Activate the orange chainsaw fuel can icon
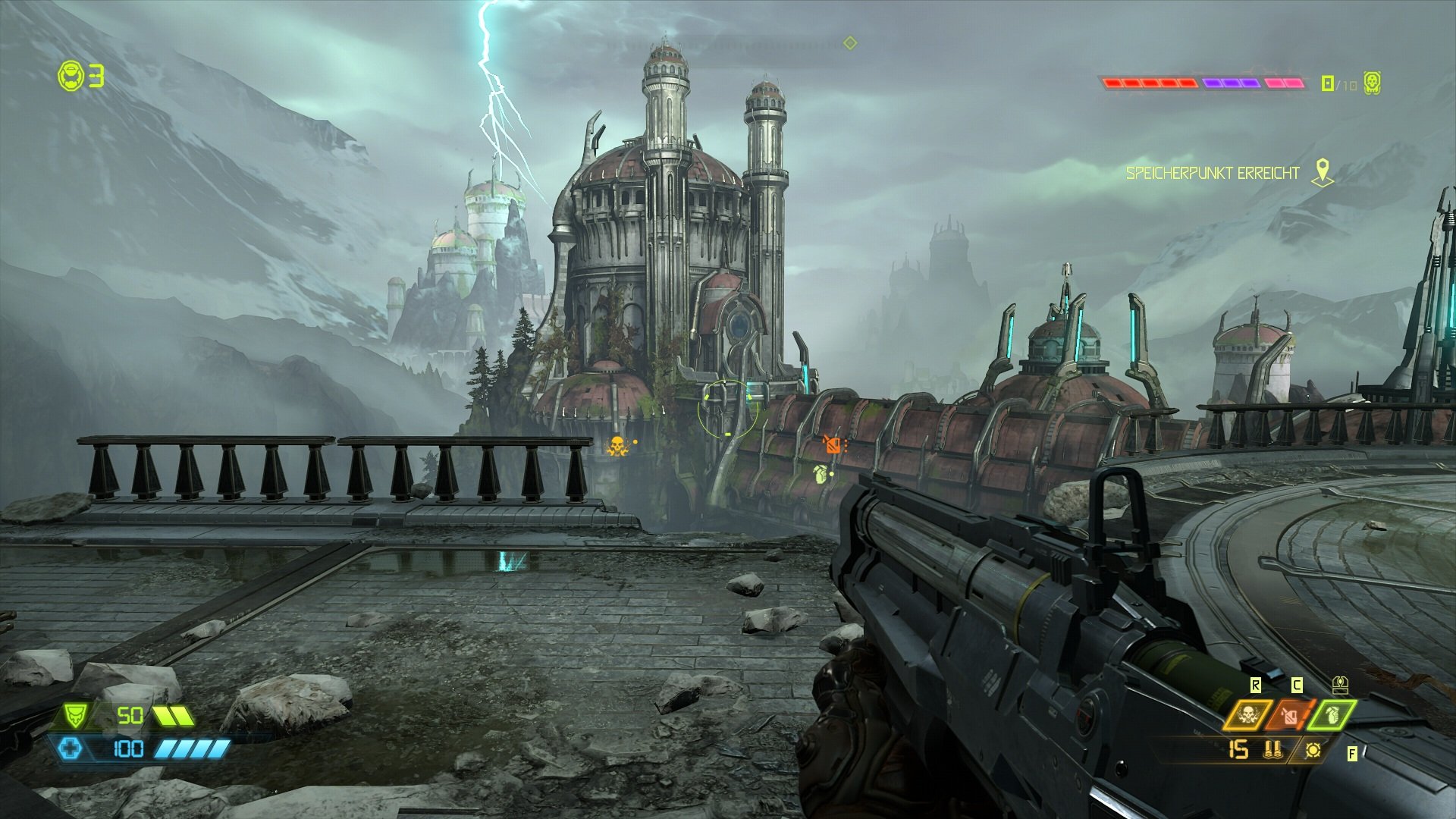 (1289, 715)
